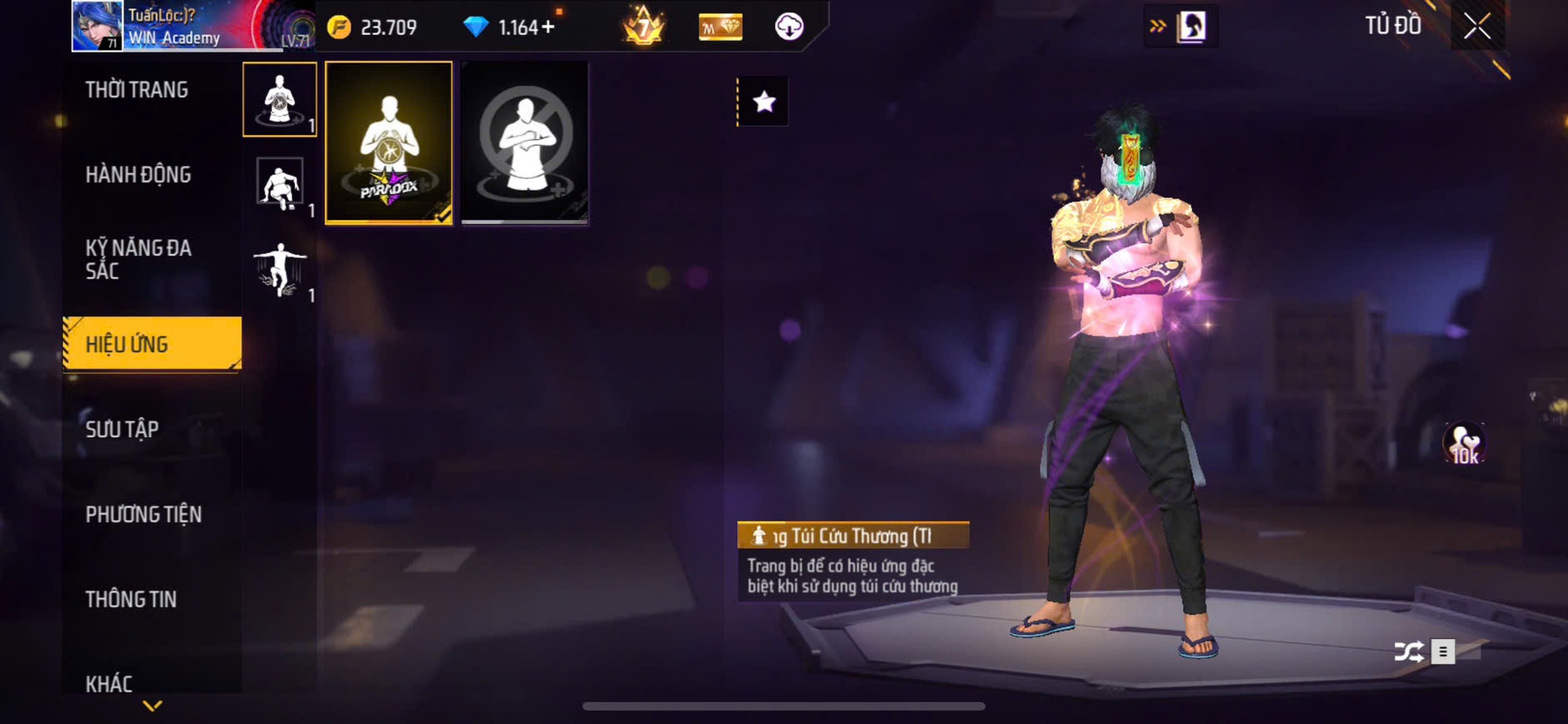The image size is (1568, 724).
Task: Go to Phương Tiện category
Action: tap(143, 514)
